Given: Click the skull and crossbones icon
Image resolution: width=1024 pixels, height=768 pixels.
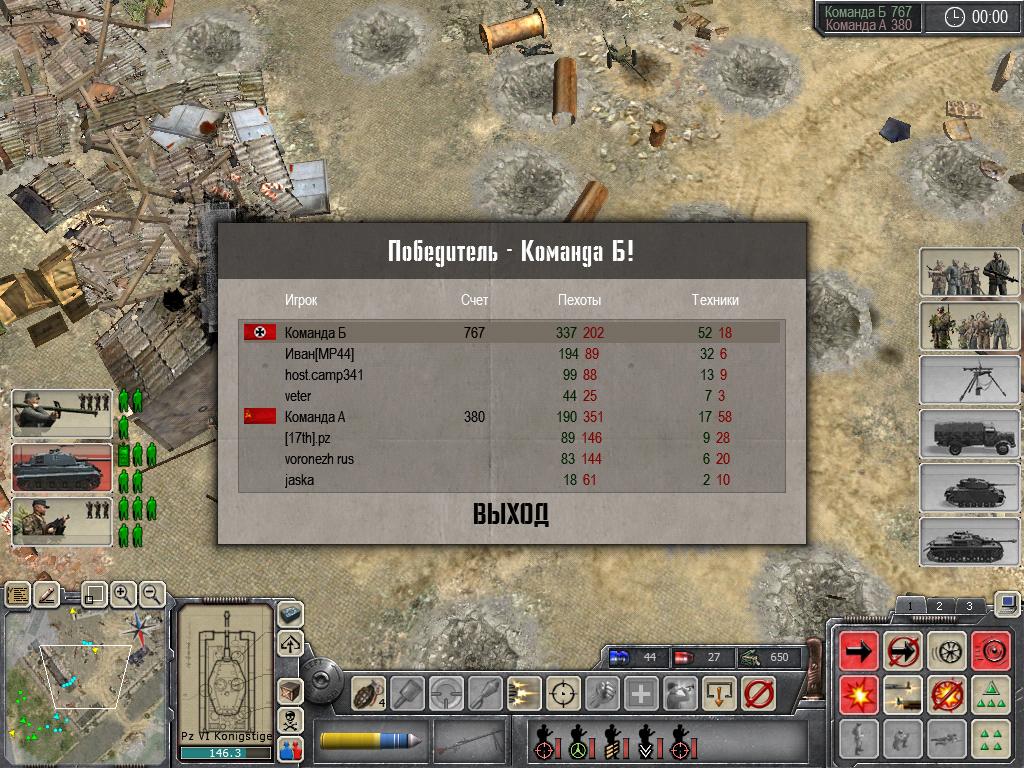Looking at the screenshot, I should click(x=290, y=718).
